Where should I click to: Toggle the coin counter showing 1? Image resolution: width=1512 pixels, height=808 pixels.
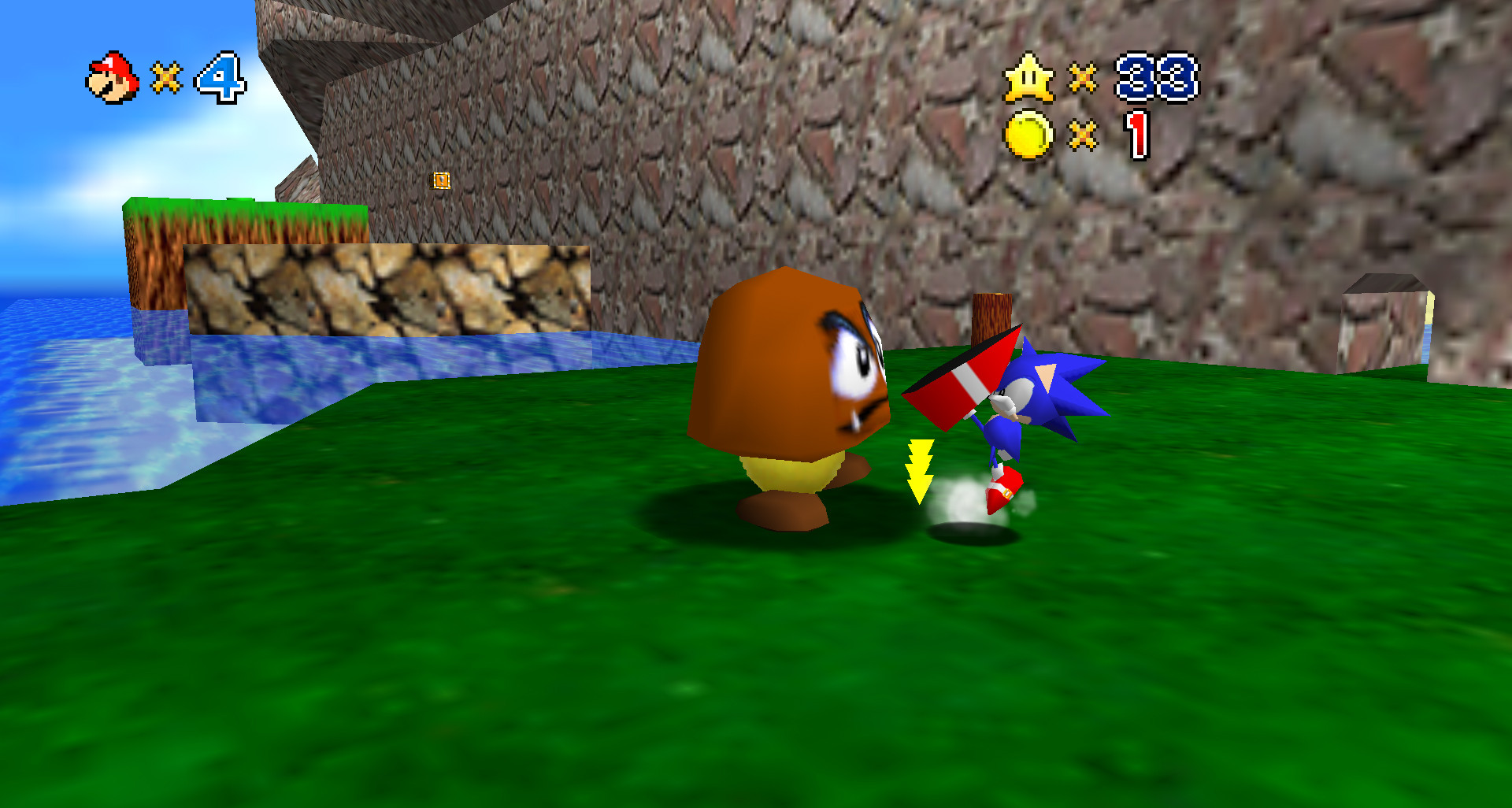[x=1137, y=134]
